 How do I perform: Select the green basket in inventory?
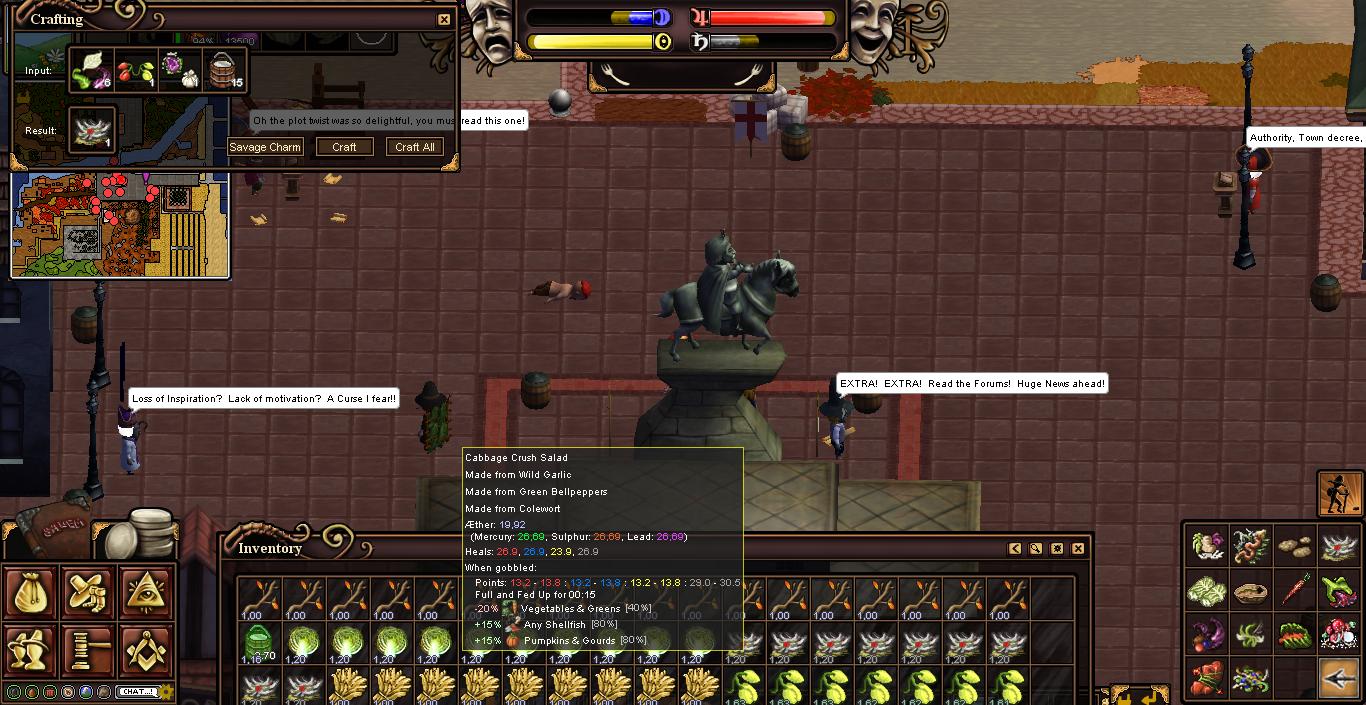coord(259,641)
